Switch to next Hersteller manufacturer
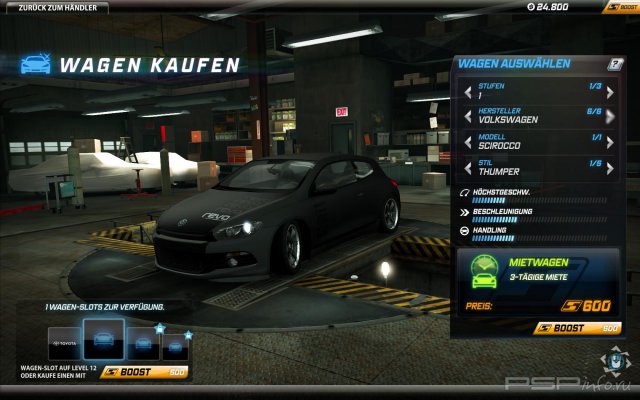The image size is (640, 400). coord(616,118)
